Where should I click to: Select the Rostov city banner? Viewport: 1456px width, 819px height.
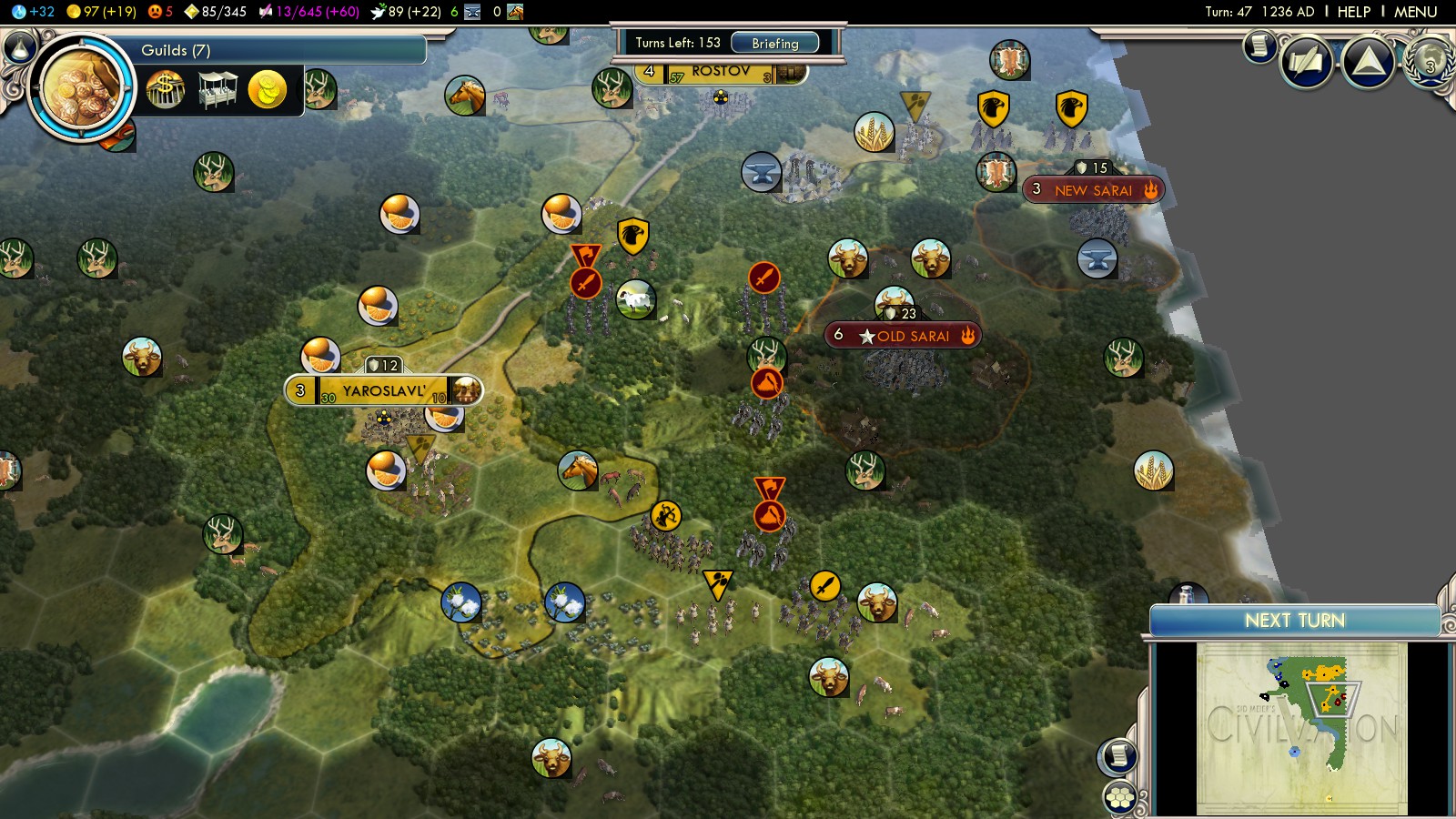tap(720, 72)
